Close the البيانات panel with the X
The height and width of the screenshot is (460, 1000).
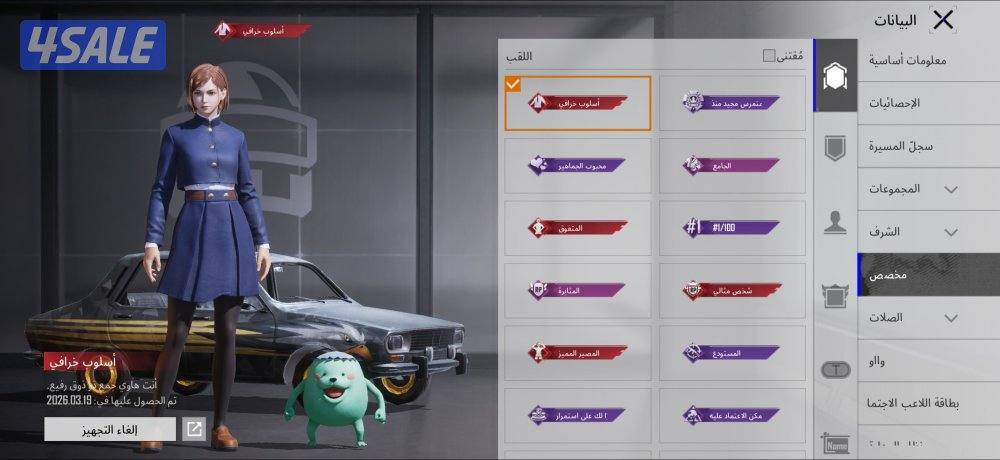coord(942,19)
